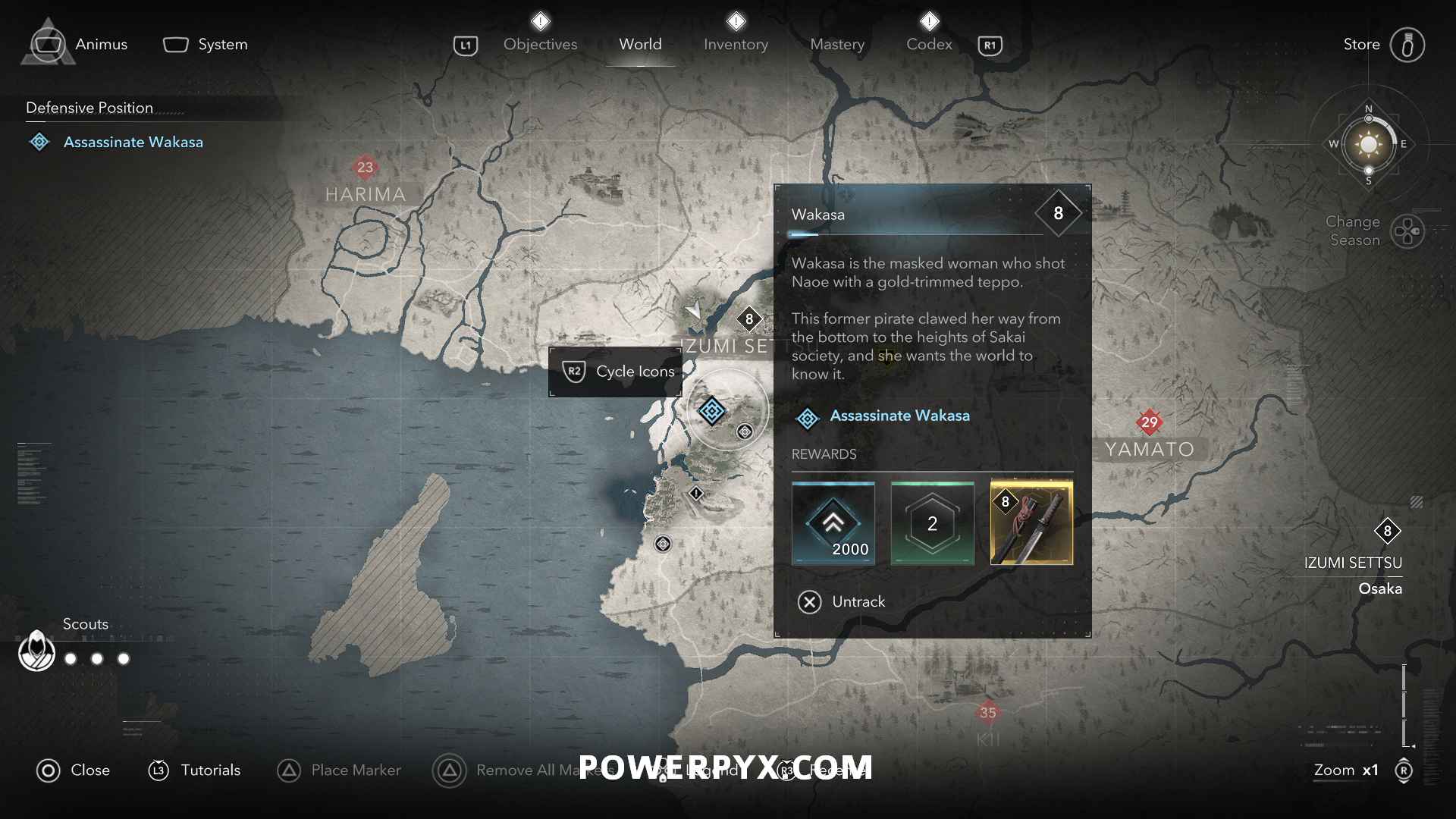Select the Yamato region level 29 marker
Image resolution: width=1456 pixels, height=819 pixels.
pyautogui.click(x=1149, y=422)
